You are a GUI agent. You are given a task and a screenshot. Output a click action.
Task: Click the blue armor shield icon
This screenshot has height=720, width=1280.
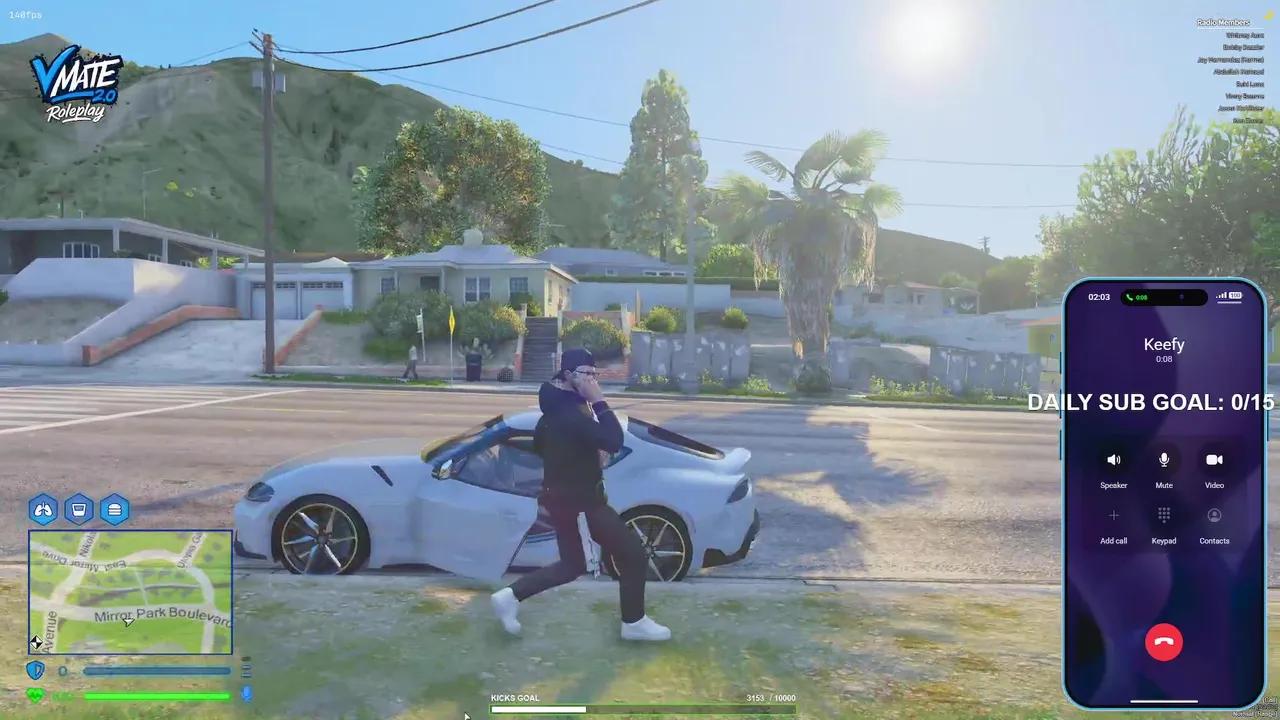[35, 670]
